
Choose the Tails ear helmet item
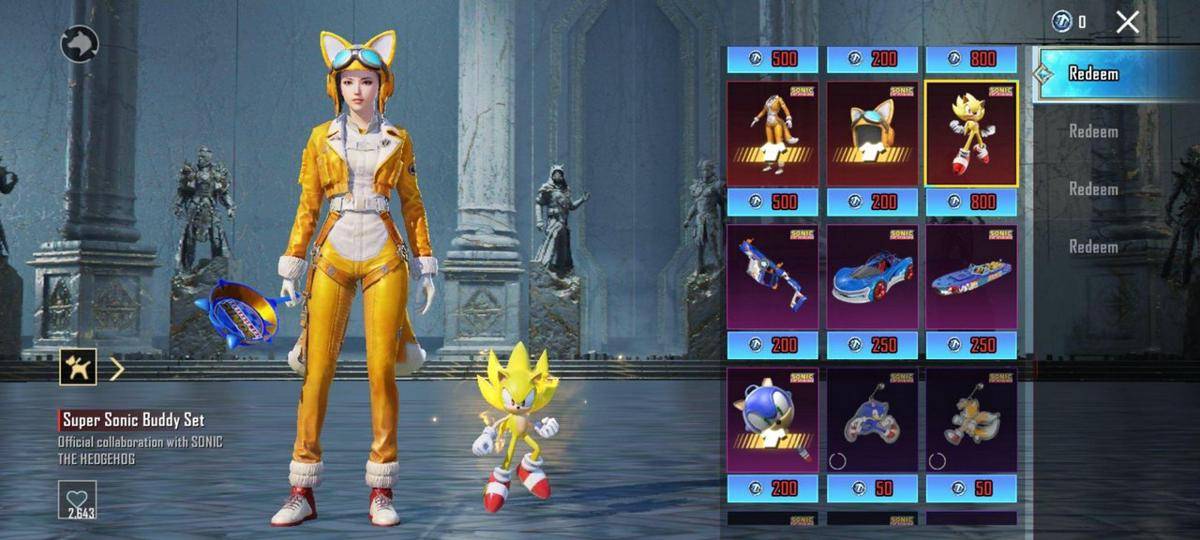(x=872, y=135)
